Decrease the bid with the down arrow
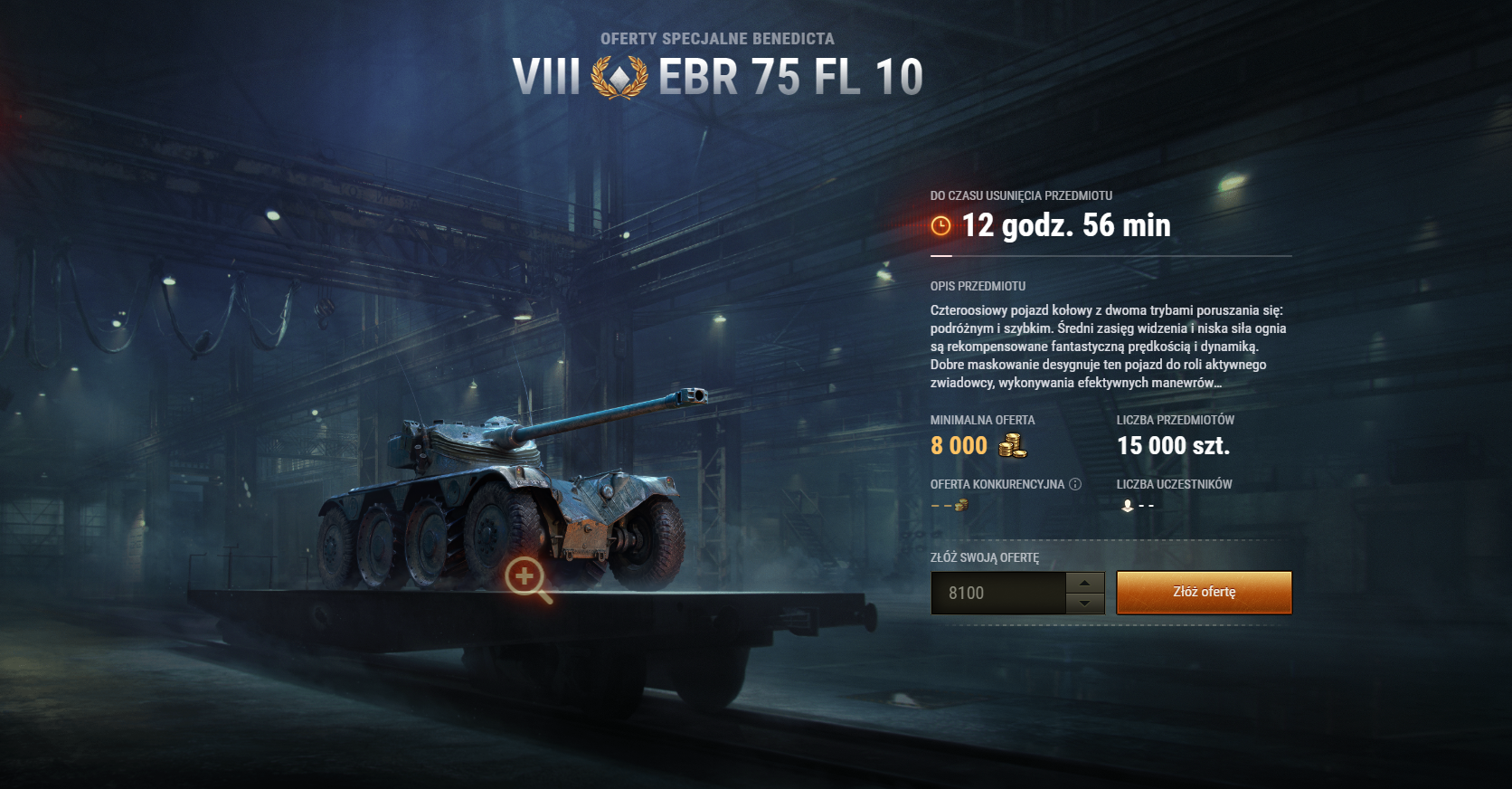 coord(1085,604)
